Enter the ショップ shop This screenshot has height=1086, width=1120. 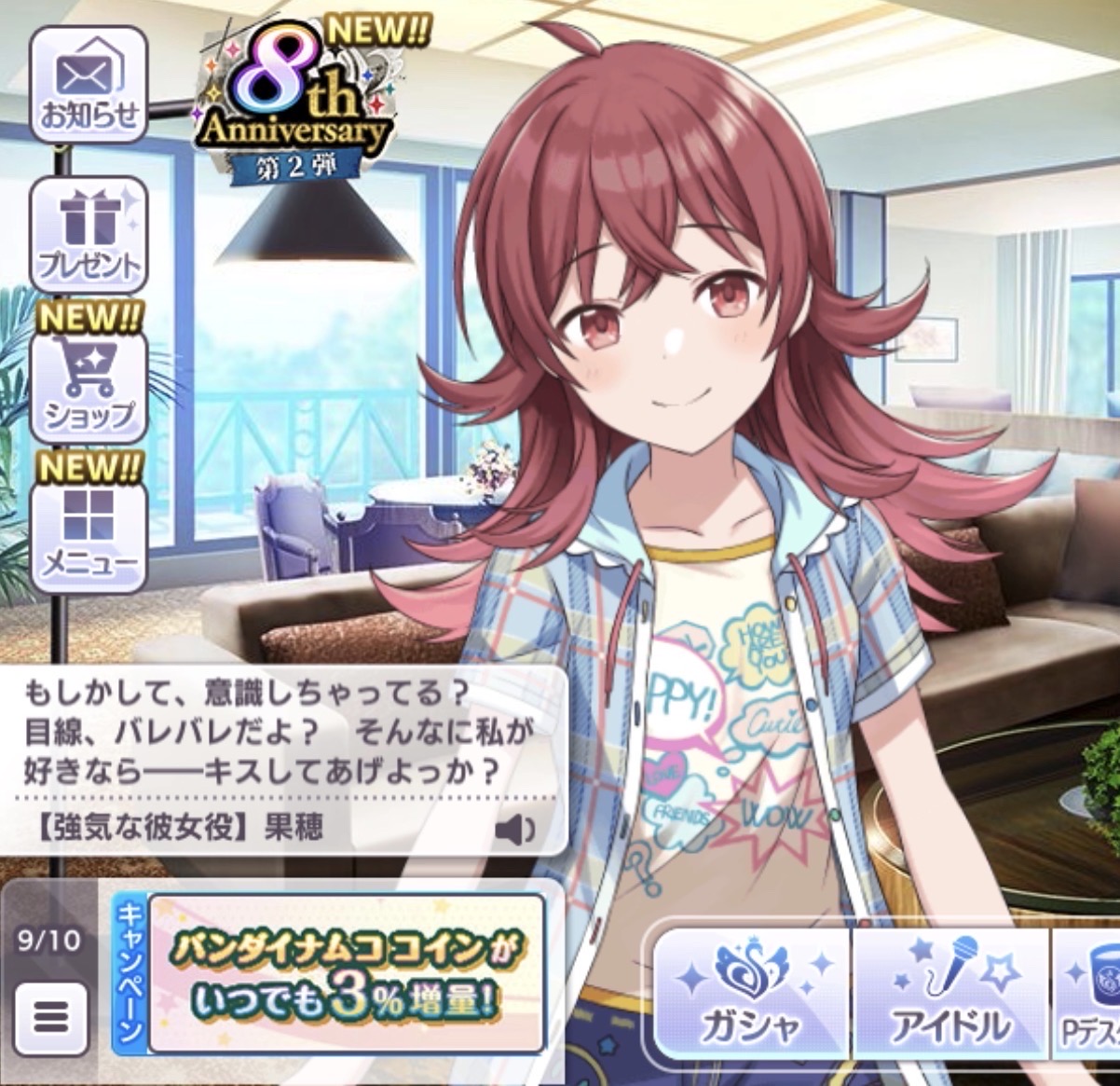[x=89, y=384]
